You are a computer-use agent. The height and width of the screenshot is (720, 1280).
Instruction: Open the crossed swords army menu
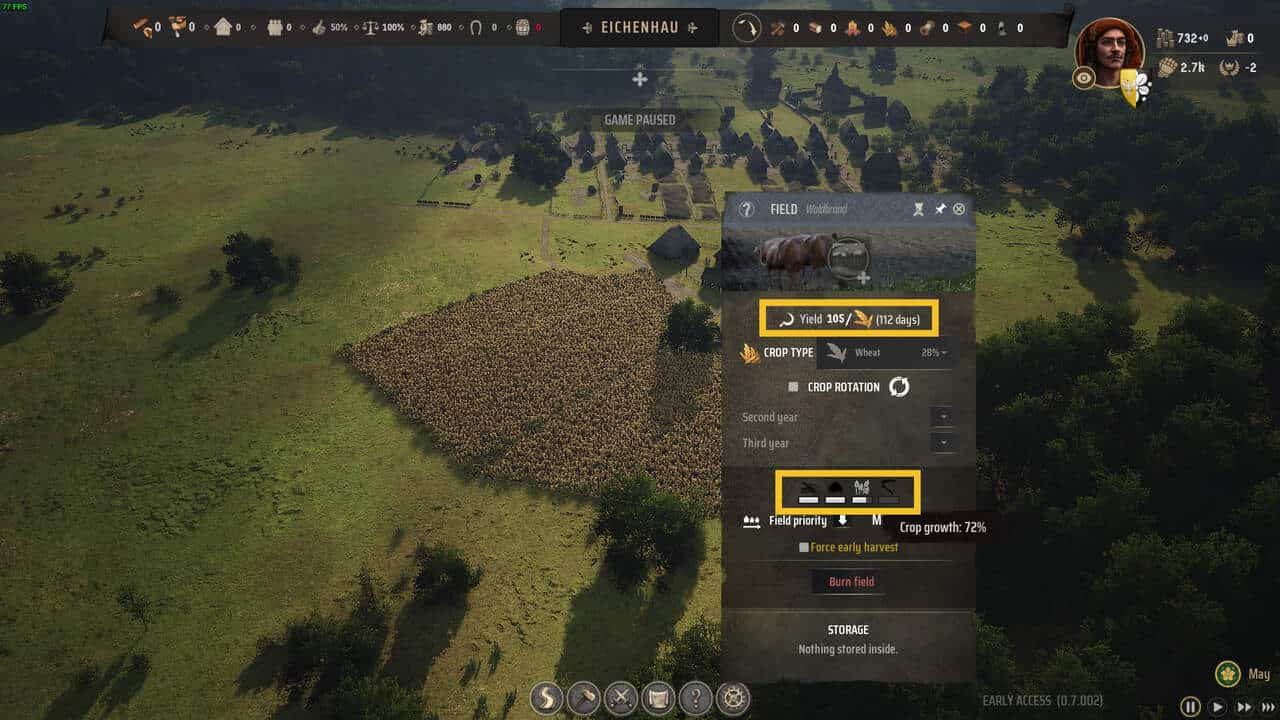[621, 697]
